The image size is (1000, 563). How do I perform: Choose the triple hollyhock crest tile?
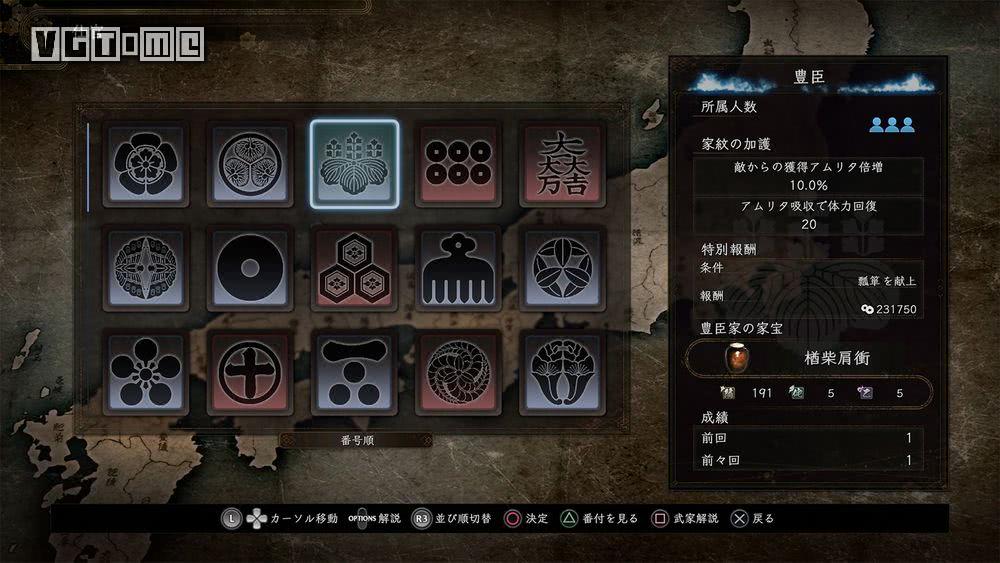(x=250, y=164)
